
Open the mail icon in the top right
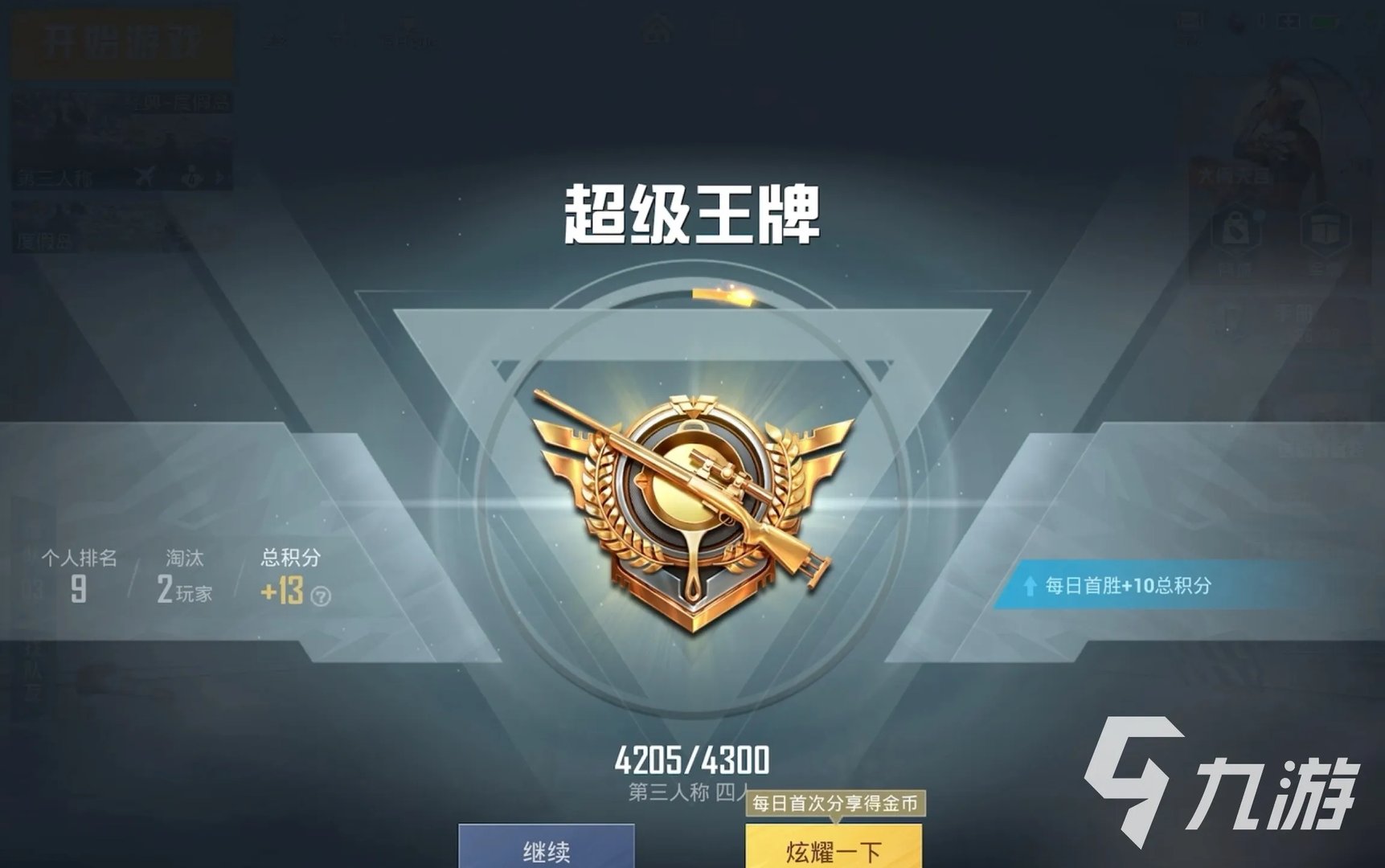(1192, 20)
